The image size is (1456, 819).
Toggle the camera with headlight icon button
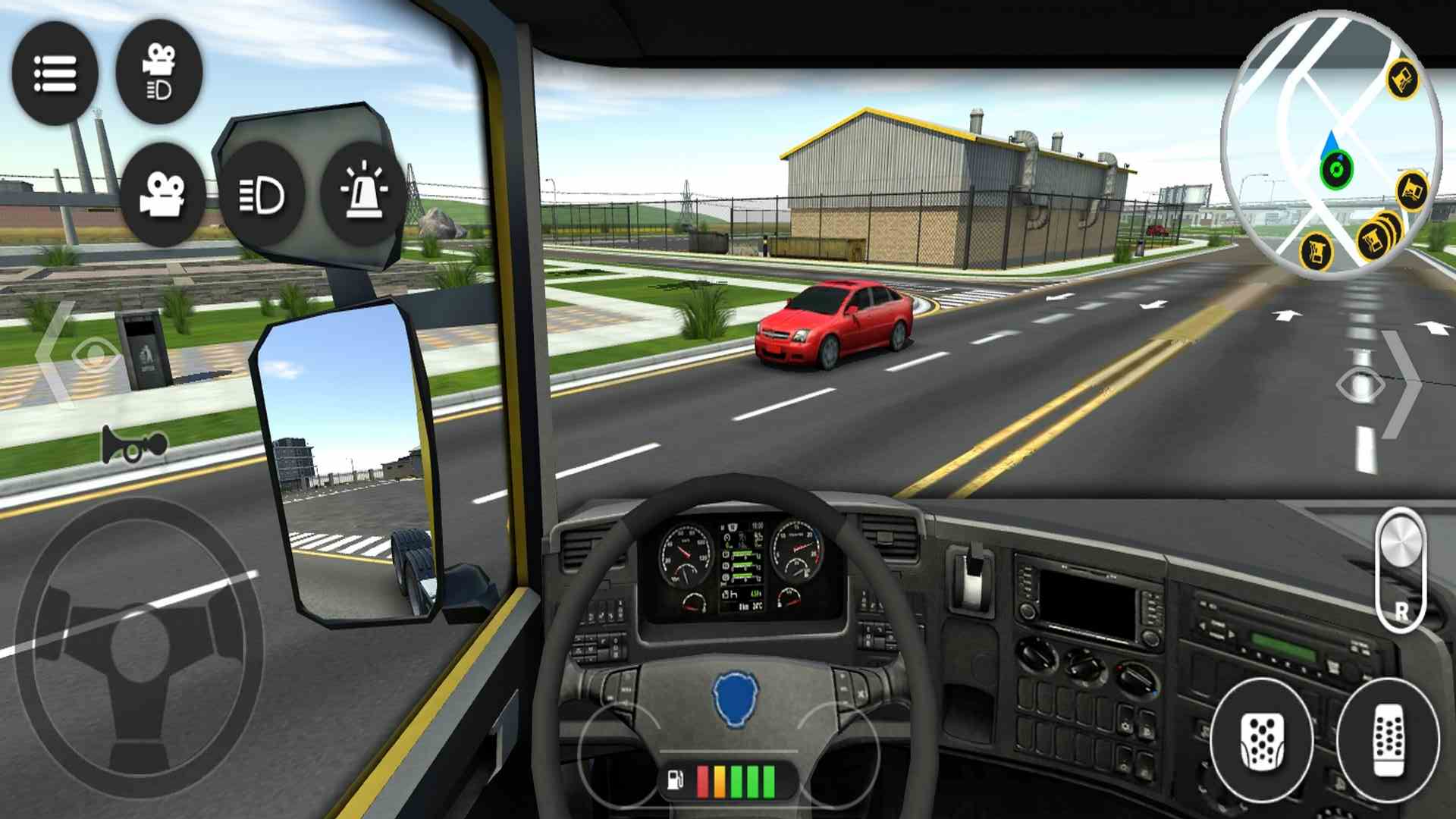click(159, 72)
